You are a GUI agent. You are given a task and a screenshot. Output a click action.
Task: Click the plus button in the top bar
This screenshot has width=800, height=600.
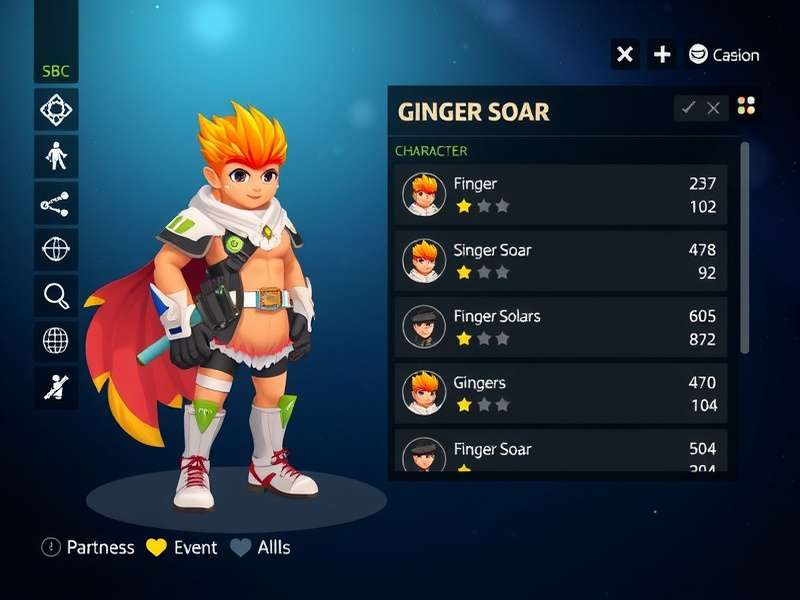pos(662,54)
